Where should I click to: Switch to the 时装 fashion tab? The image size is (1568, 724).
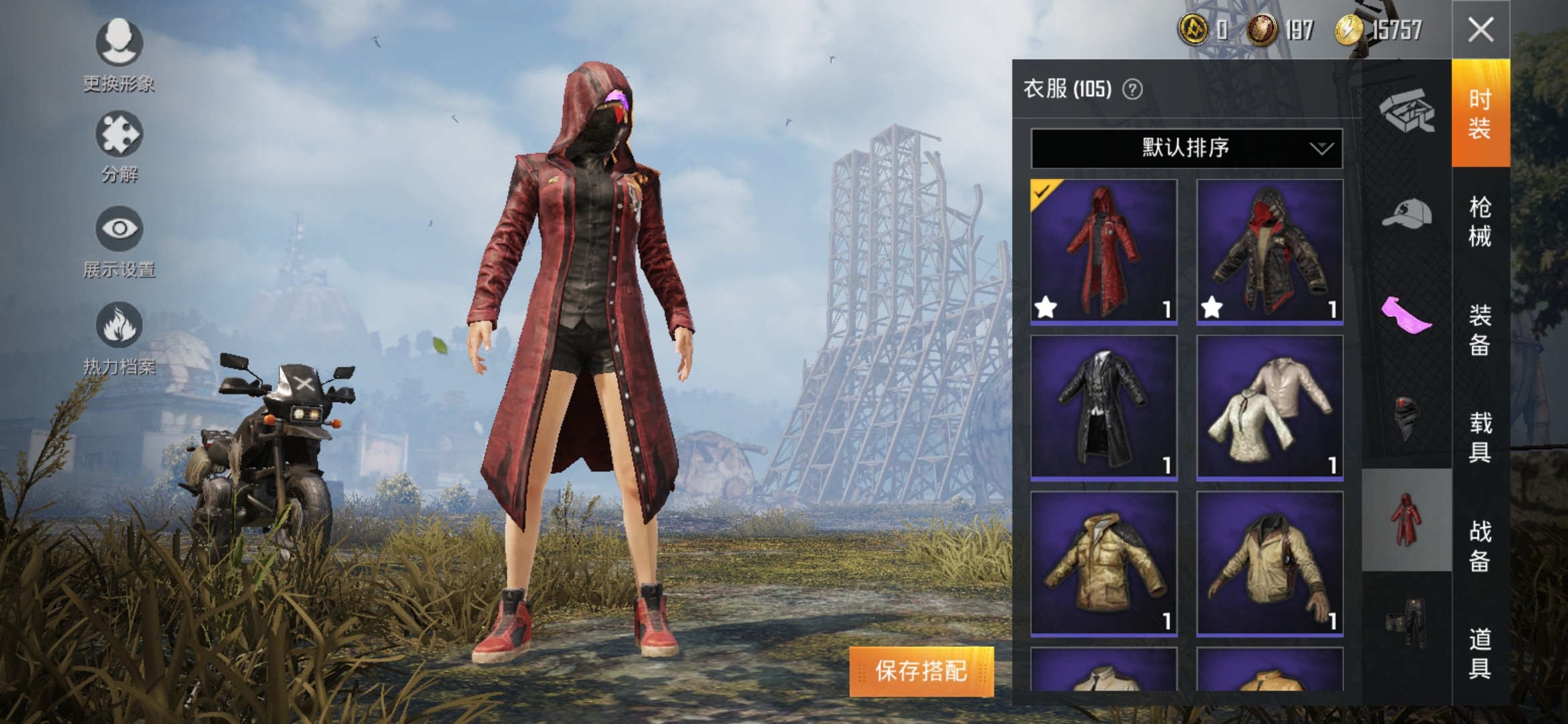pyautogui.click(x=1480, y=113)
